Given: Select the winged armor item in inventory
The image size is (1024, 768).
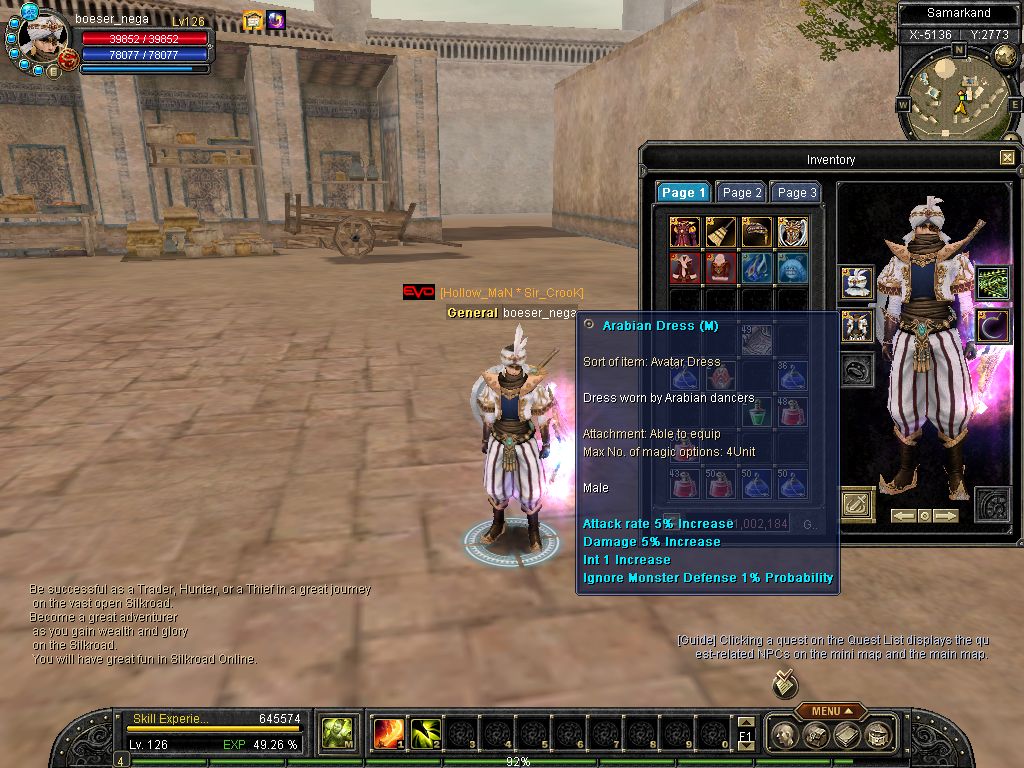Looking at the screenshot, I should click(791, 232).
